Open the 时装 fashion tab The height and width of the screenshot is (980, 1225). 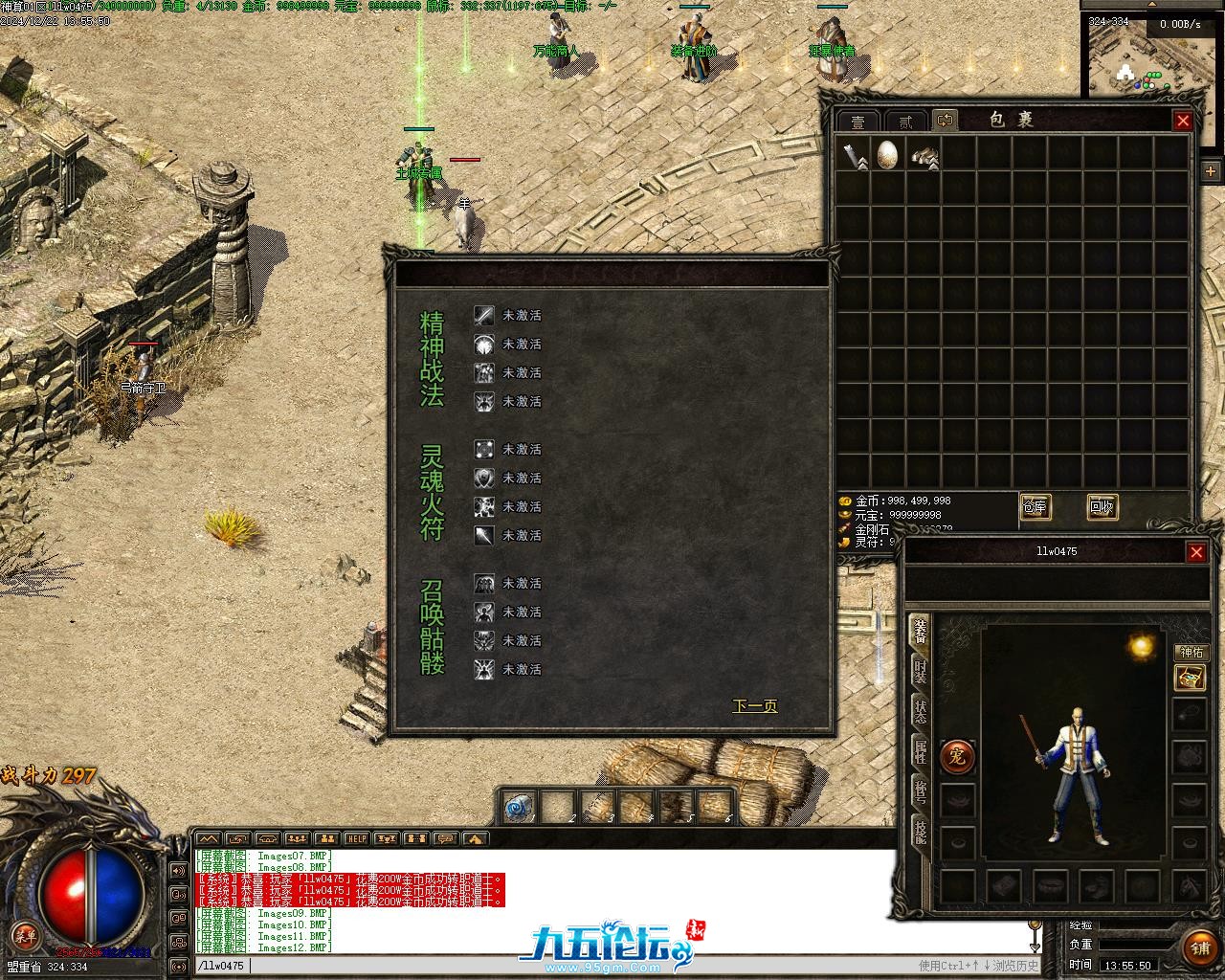pos(920,672)
